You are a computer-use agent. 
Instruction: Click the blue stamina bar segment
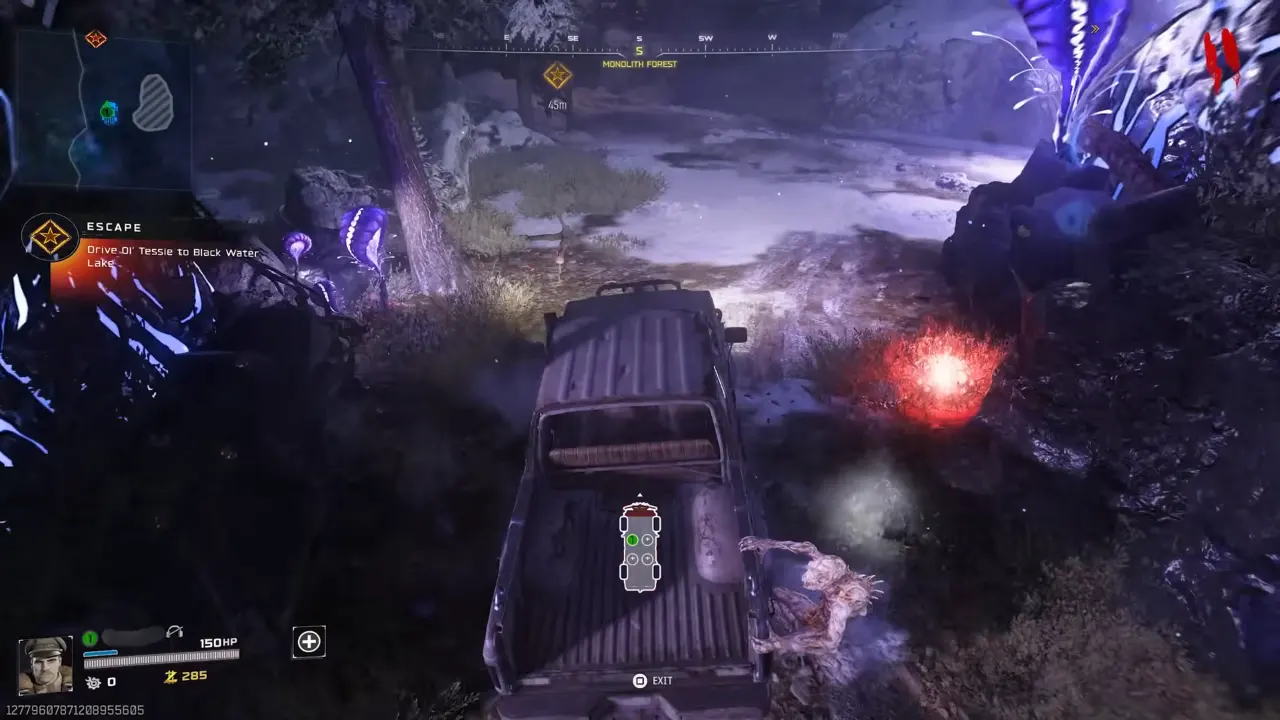point(100,652)
